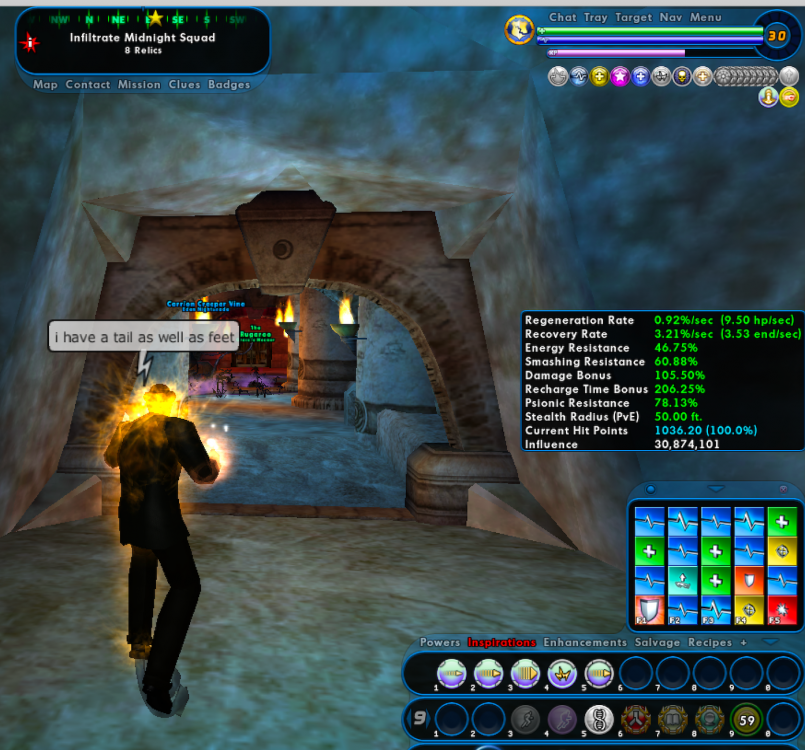
Task: Click the red mission info star icon
Action: [x=30, y=42]
